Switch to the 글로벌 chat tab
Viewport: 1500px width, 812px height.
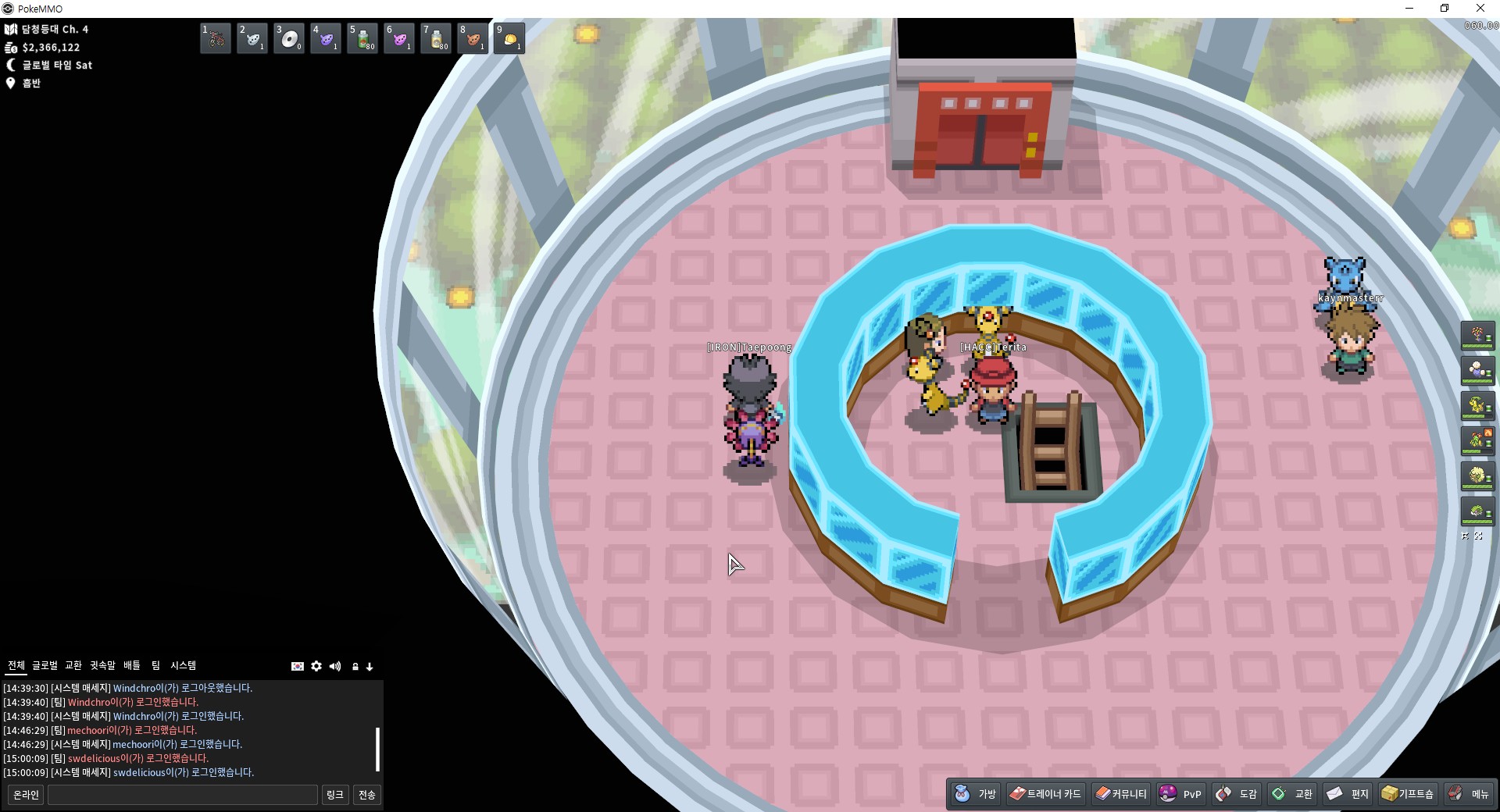45,665
